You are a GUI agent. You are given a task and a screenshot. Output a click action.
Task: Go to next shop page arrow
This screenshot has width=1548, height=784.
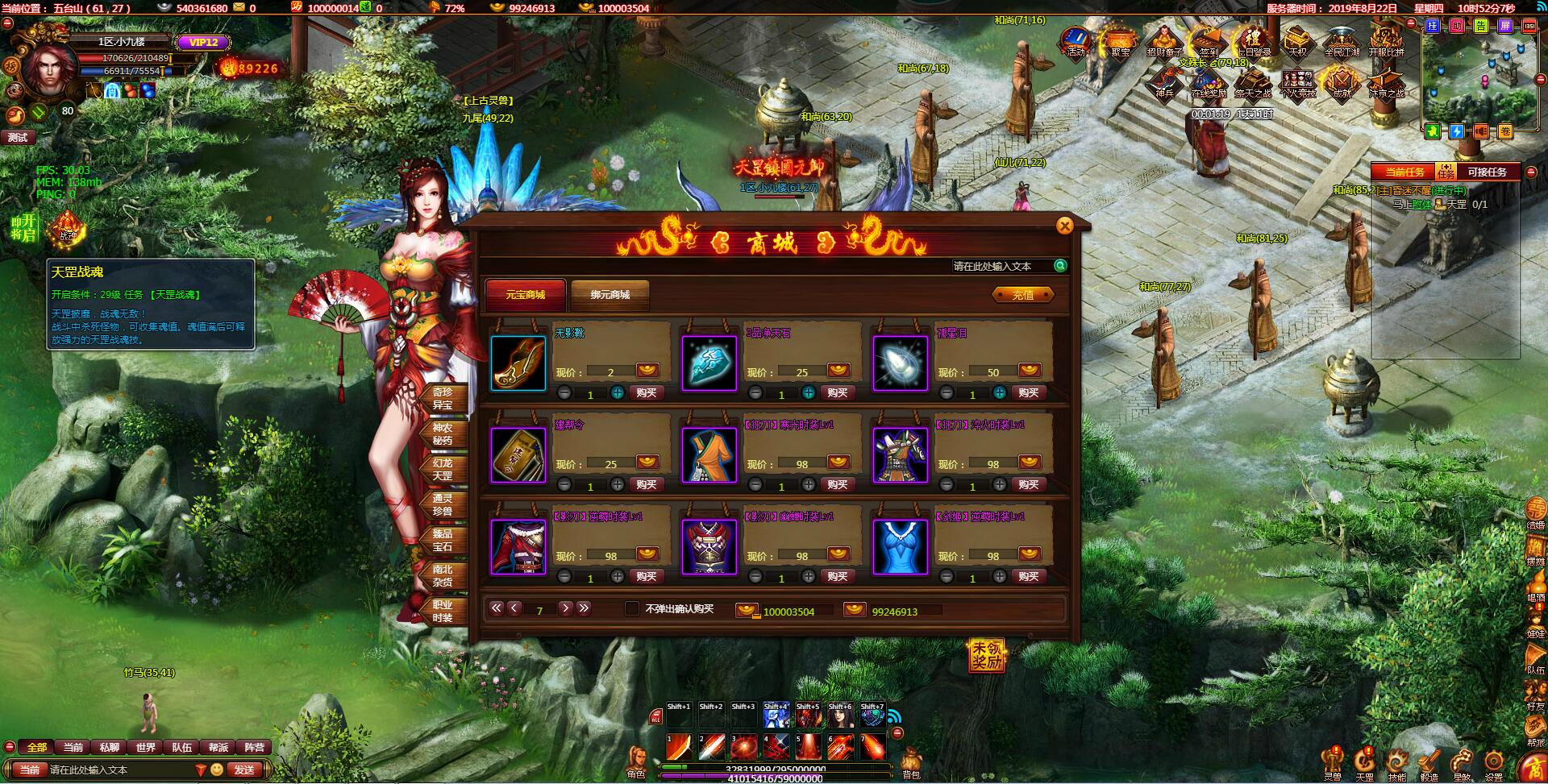tap(564, 609)
